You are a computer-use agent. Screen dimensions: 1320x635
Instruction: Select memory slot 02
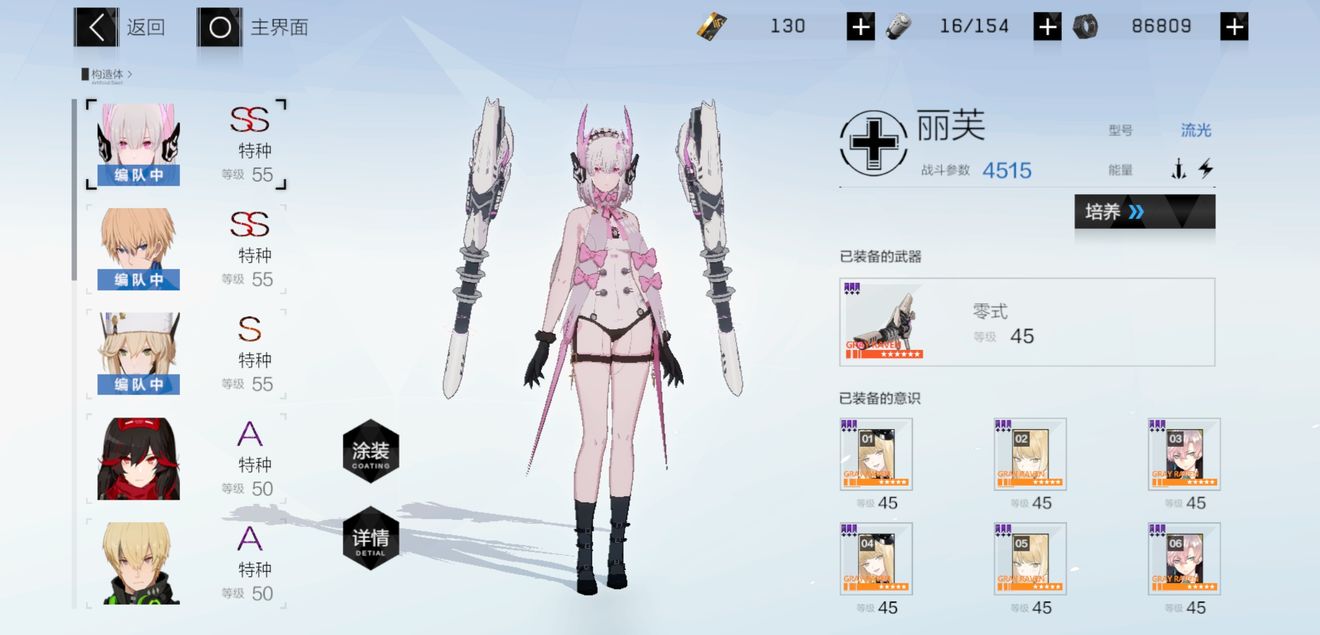1030,455
